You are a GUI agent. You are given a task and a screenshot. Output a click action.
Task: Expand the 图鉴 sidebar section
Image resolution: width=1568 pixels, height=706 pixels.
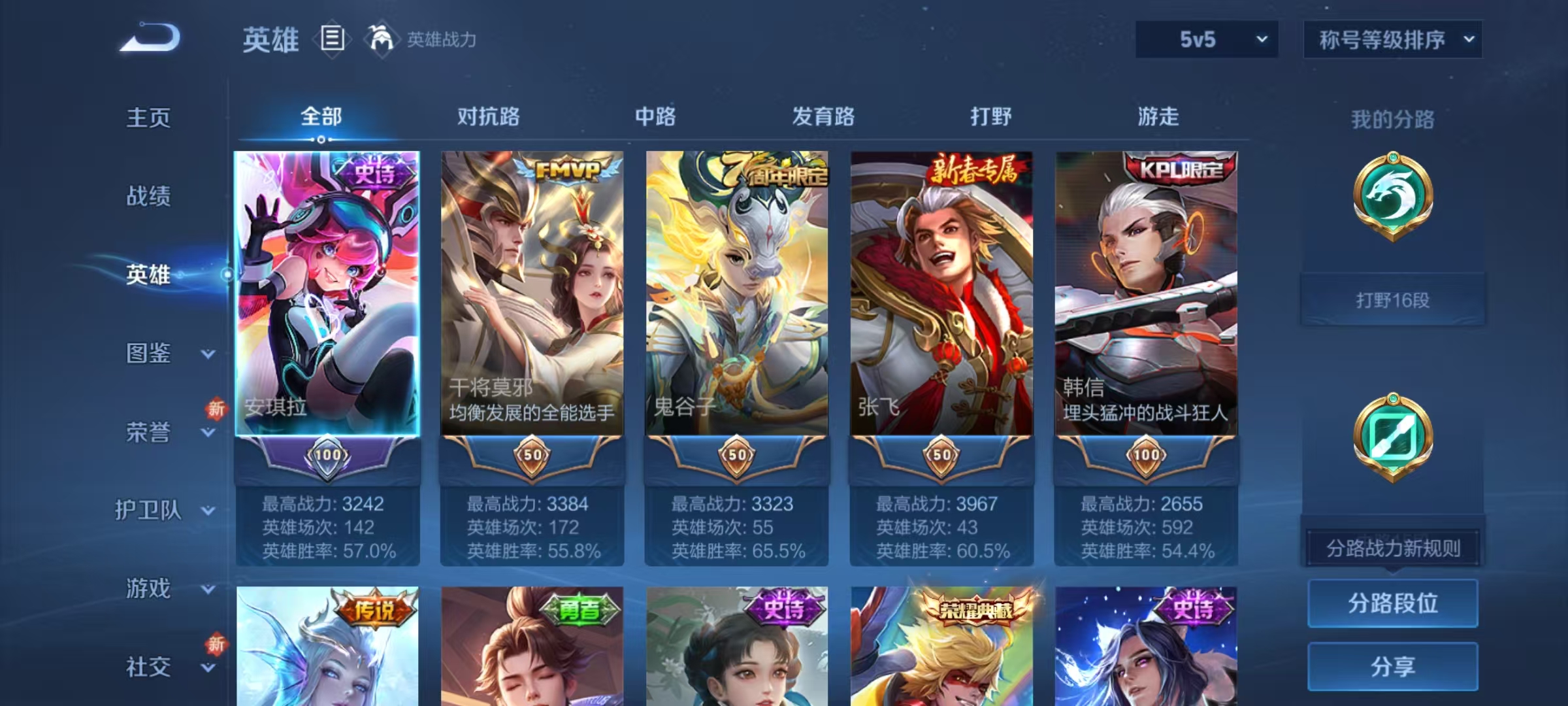point(147,353)
